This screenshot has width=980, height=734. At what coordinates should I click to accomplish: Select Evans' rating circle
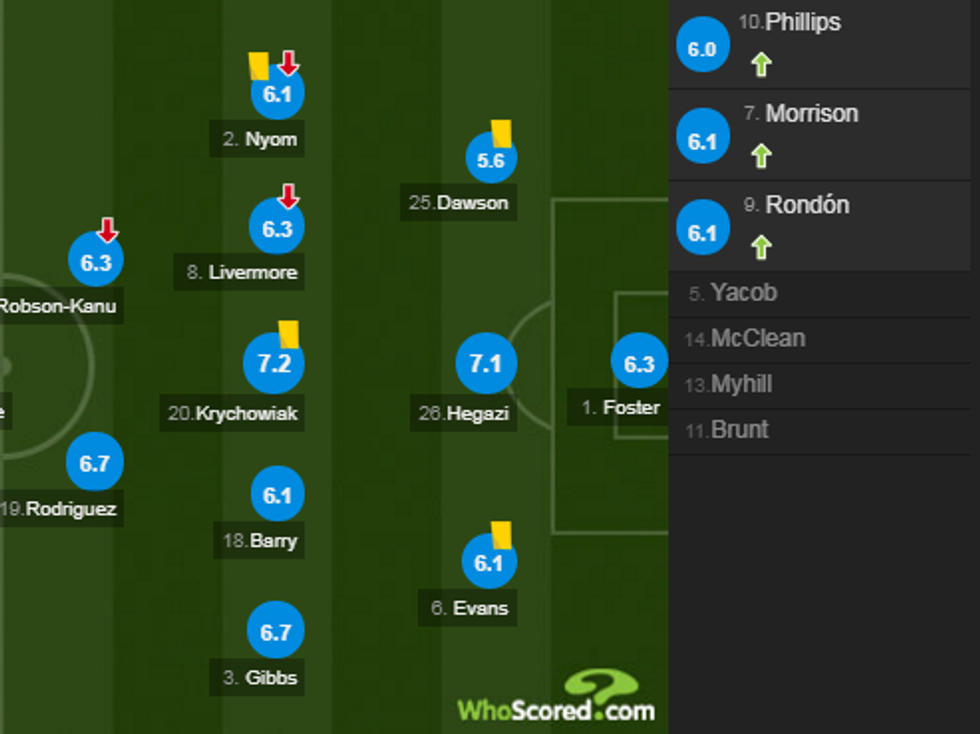click(x=488, y=564)
